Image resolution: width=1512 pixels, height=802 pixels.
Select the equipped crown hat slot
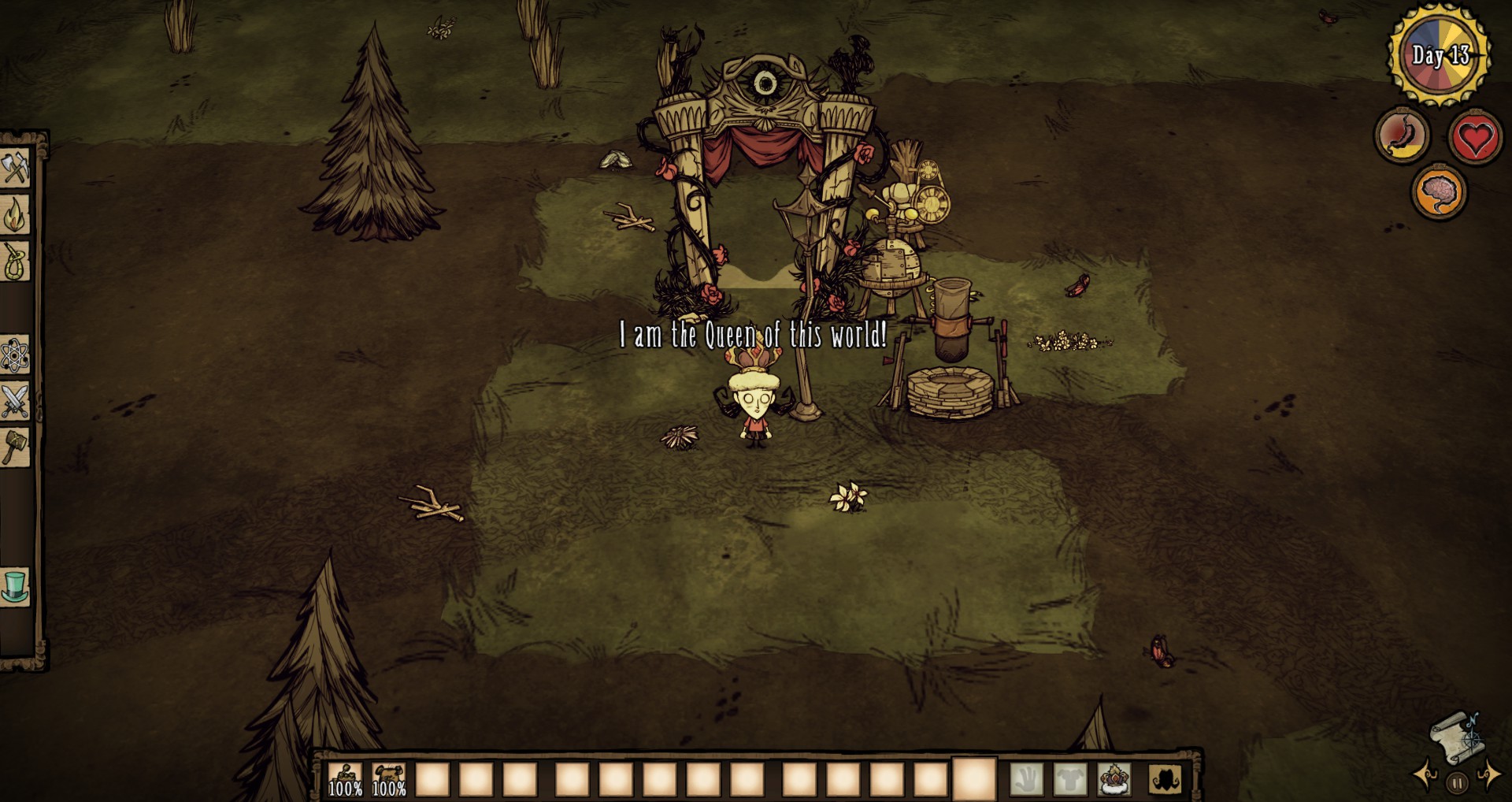point(1114,779)
